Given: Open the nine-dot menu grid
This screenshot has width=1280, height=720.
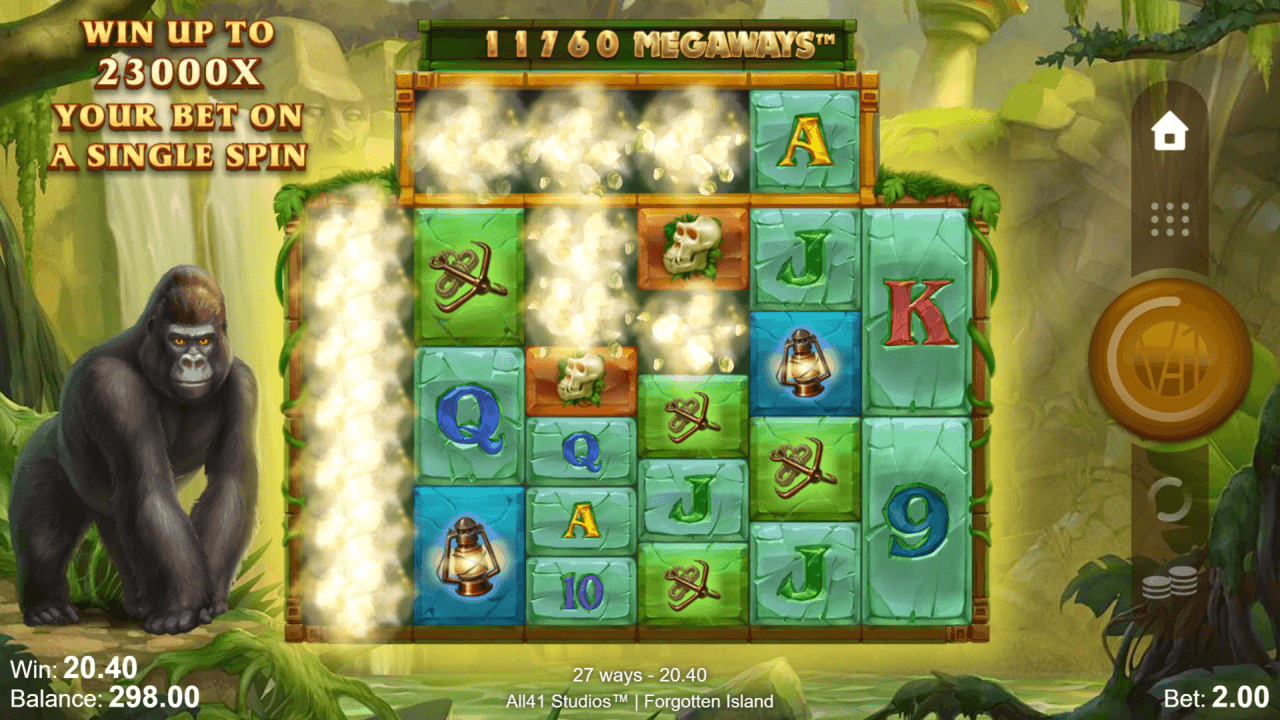Looking at the screenshot, I should tap(1169, 219).
